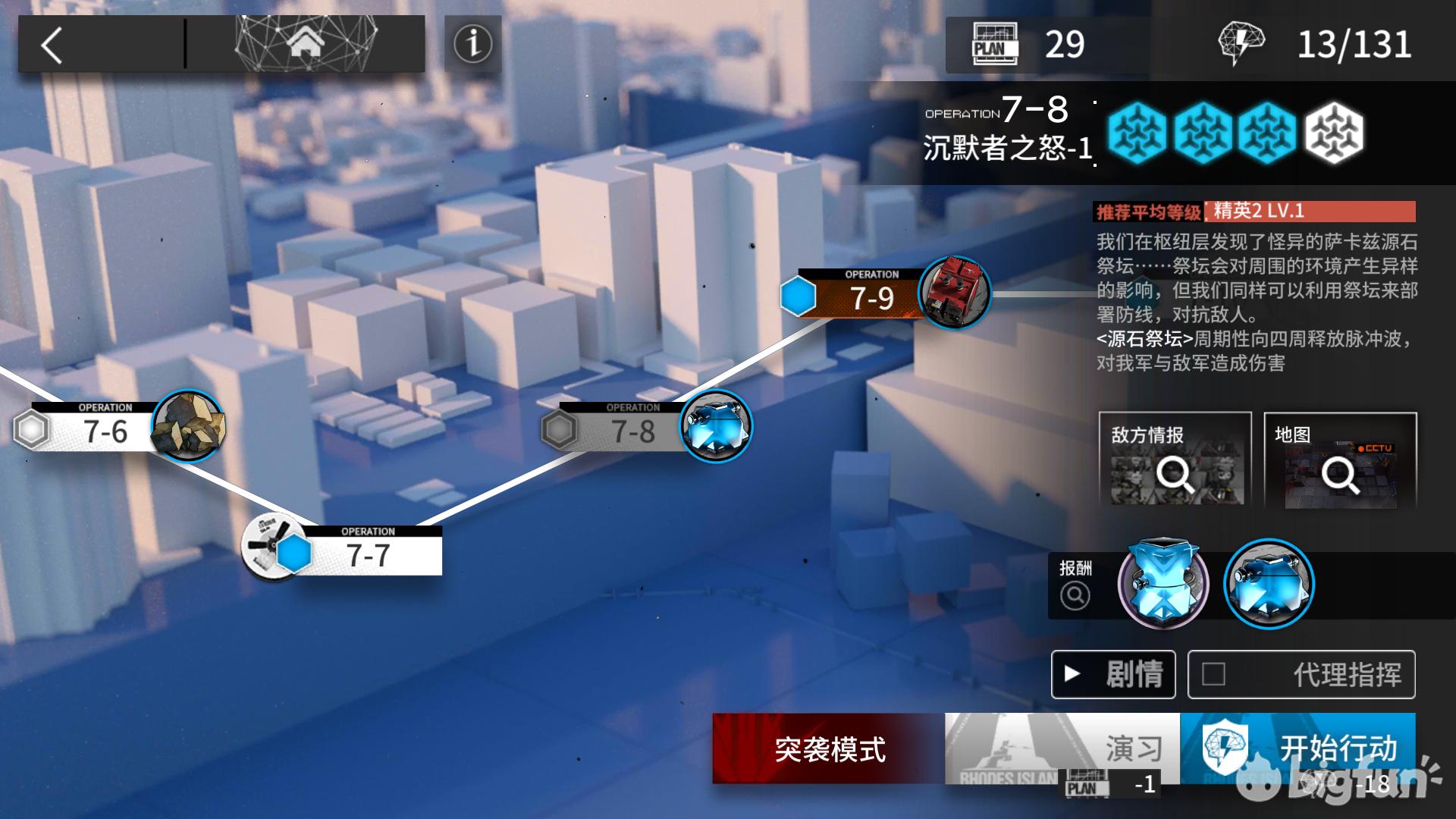The height and width of the screenshot is (819, 1456).
Task: Switch to challenge mode (突袭模式)
Action: [x=829, y=748]
